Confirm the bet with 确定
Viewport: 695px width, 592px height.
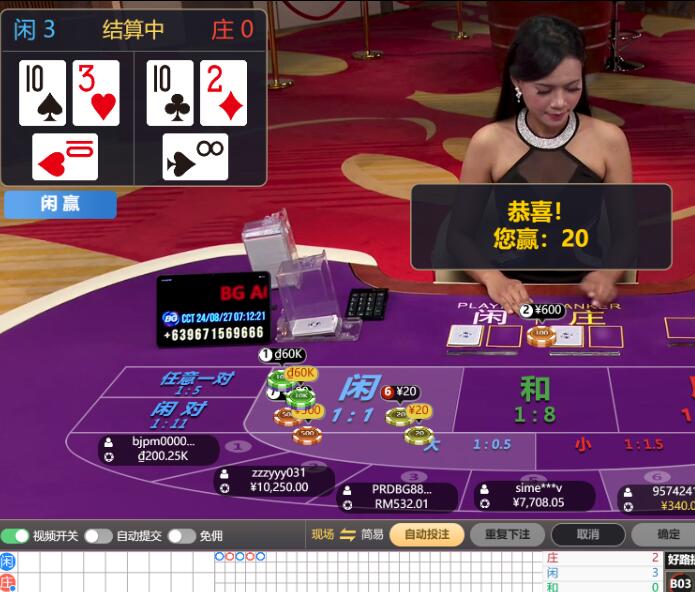tap(668, 534)
